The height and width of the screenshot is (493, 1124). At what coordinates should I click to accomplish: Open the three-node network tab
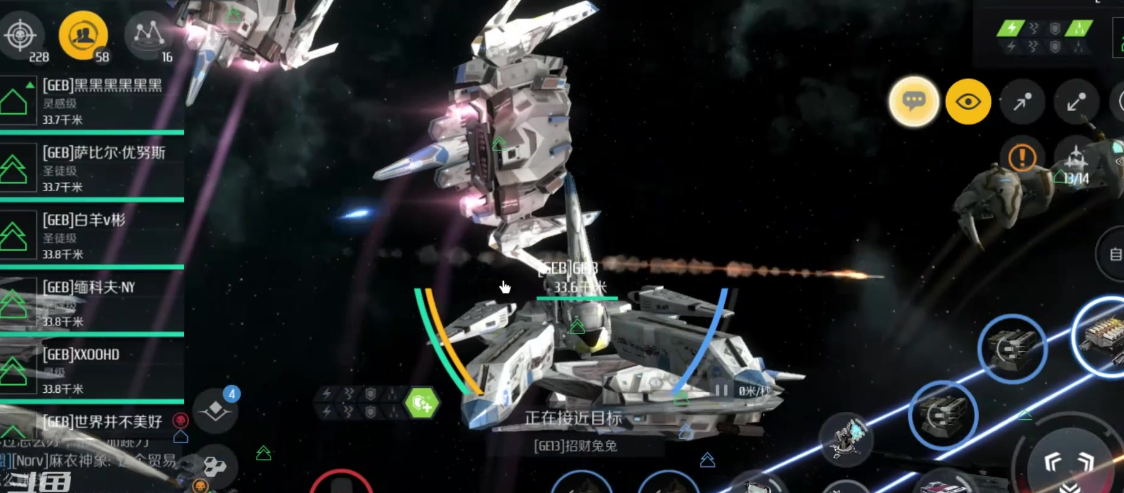pos(148,35)
